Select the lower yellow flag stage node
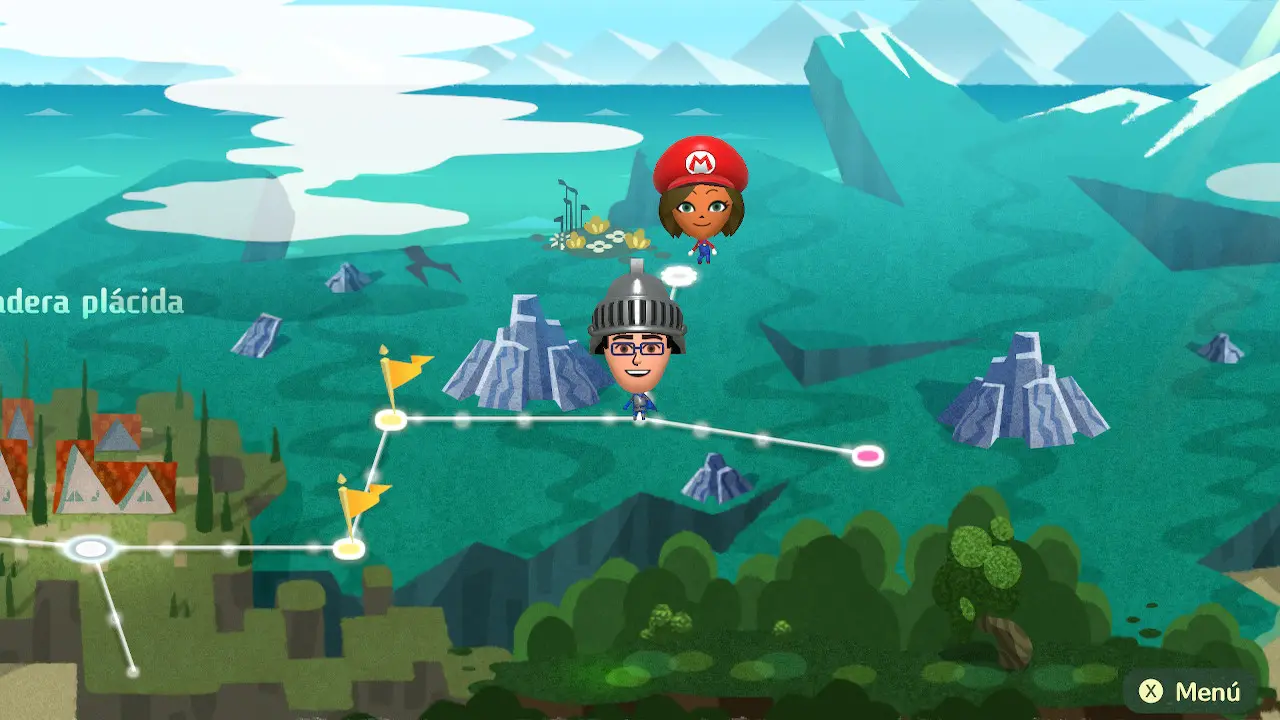The image size is (1280, 720). [x=348, y=548]
